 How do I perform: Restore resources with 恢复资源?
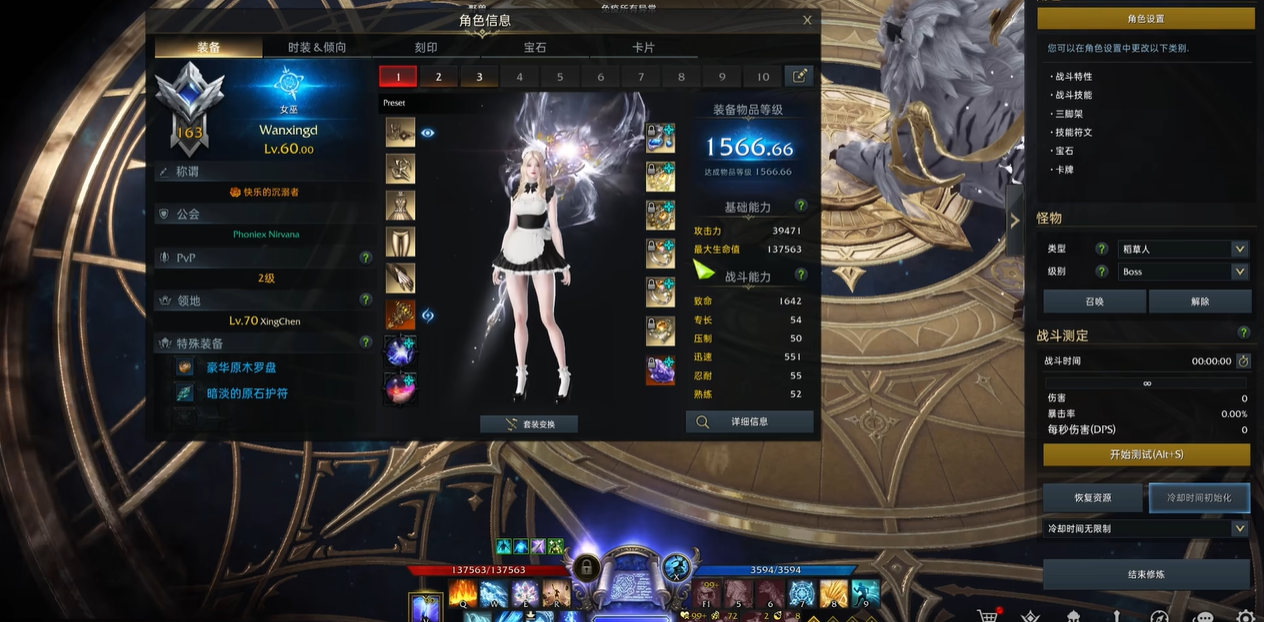(x=1093, y=497)
